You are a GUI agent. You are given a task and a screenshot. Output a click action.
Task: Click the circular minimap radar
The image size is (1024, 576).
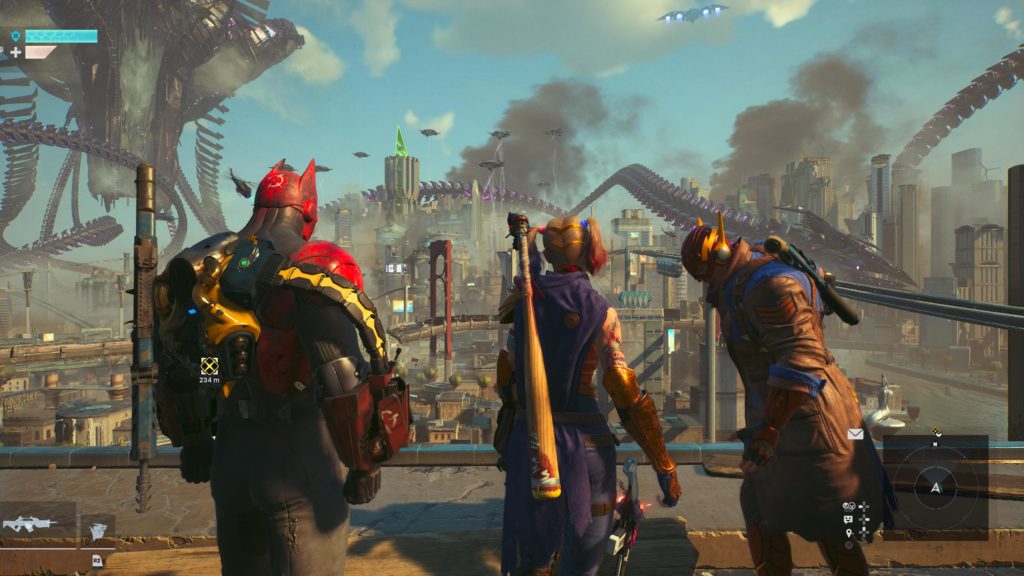pos(935,487)
